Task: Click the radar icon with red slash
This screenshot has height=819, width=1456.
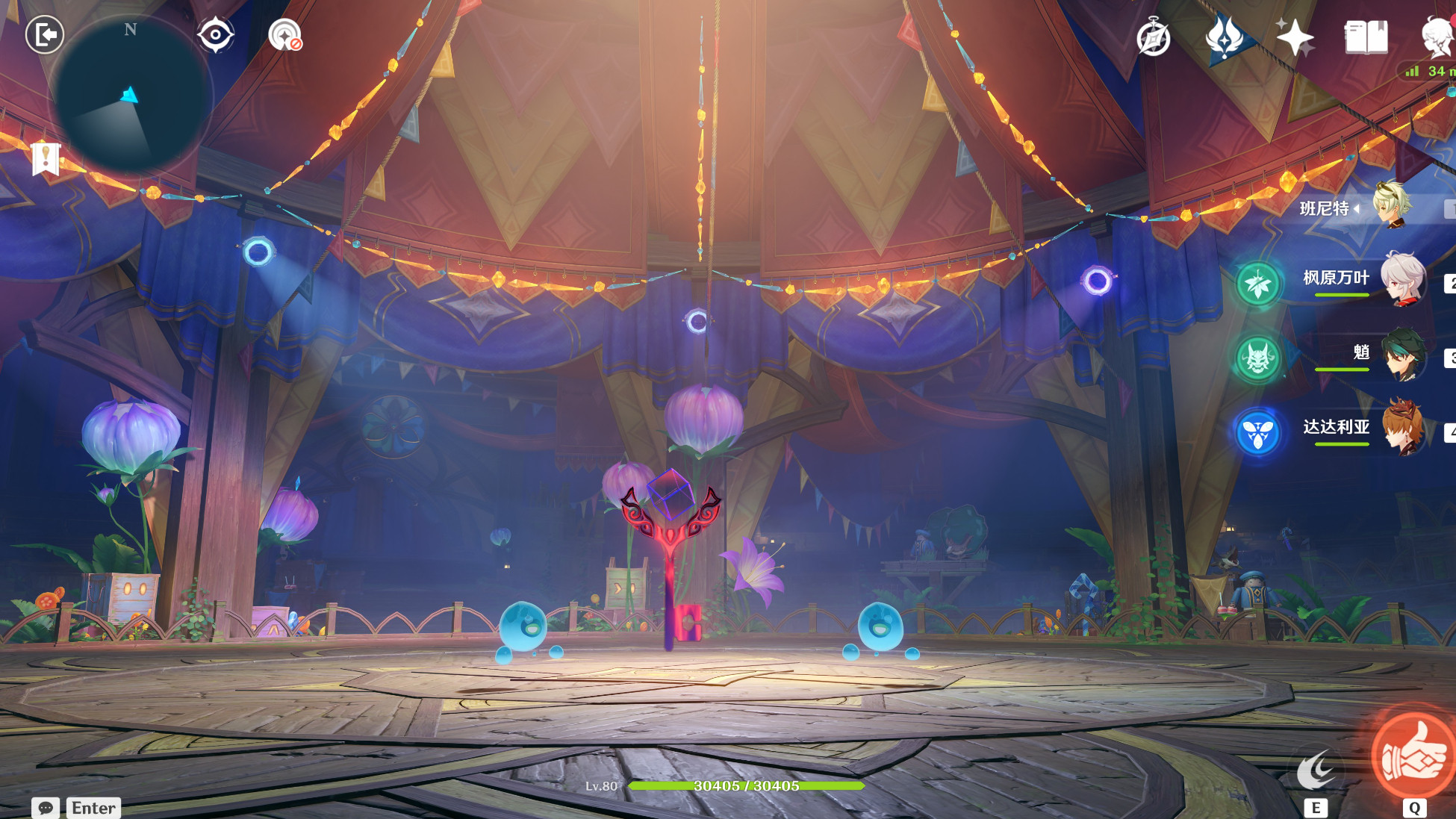Action: click(x=284, y=35)
